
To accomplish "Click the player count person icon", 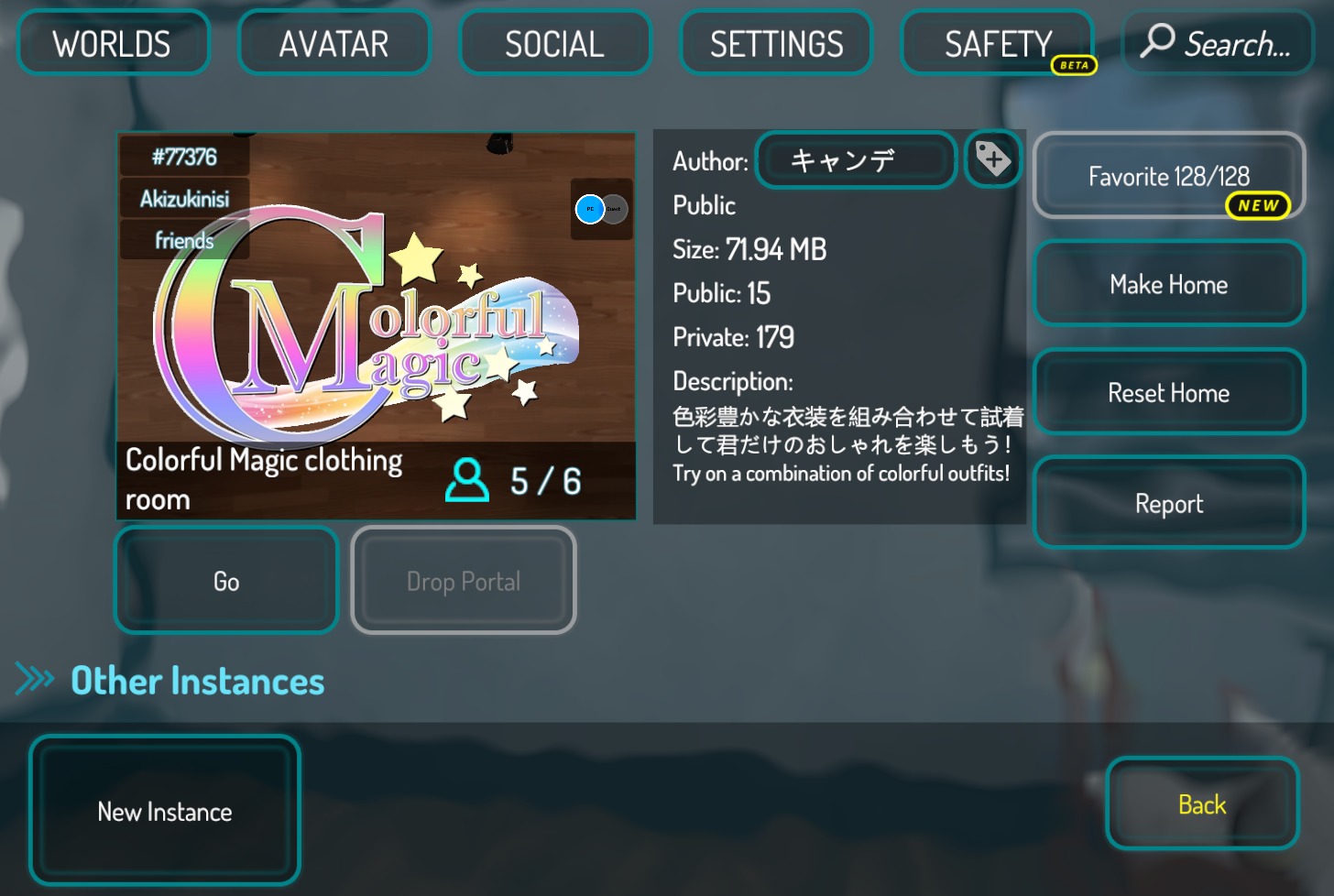I will tap(469, 480).
